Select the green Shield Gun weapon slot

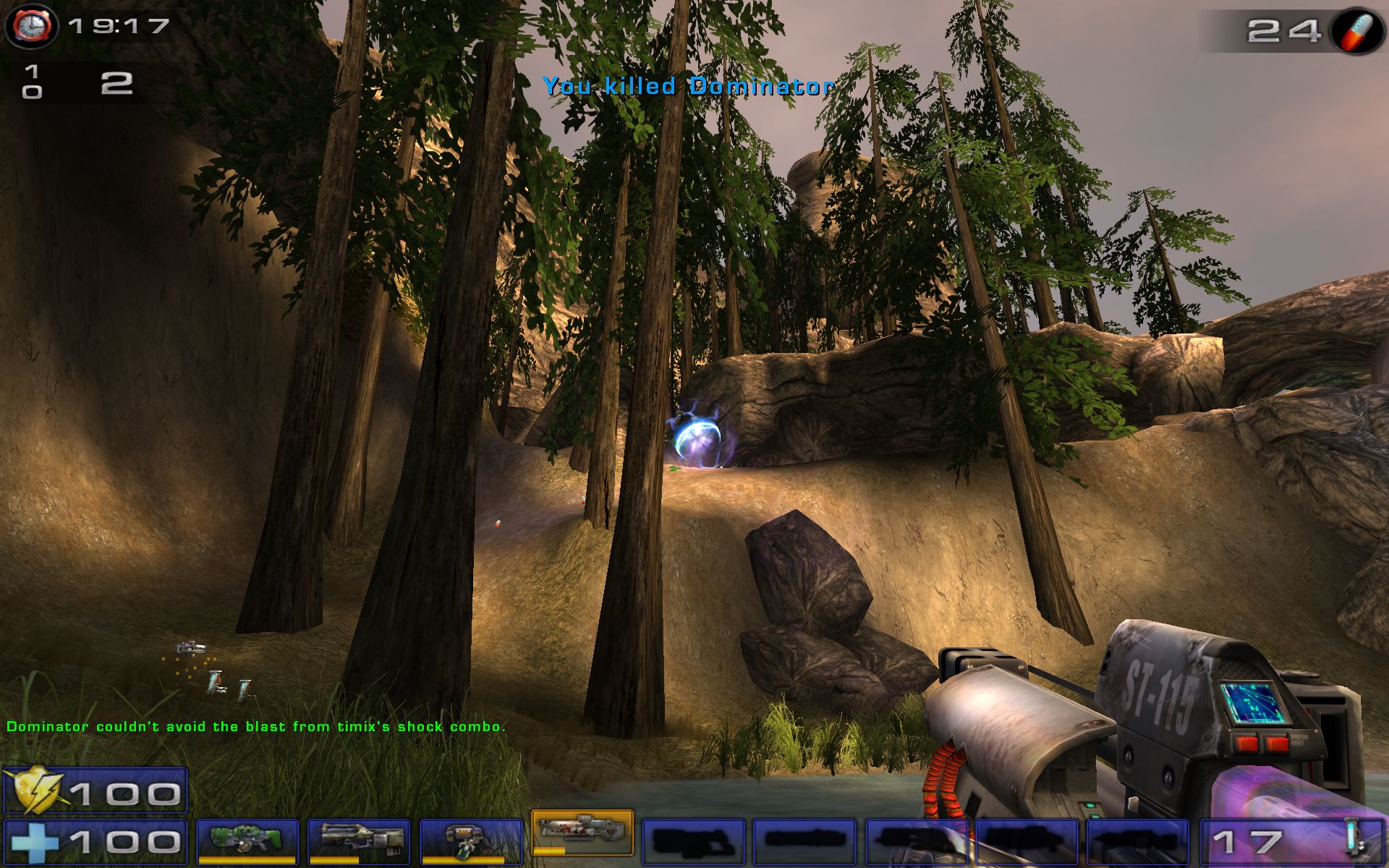[247, 841]
